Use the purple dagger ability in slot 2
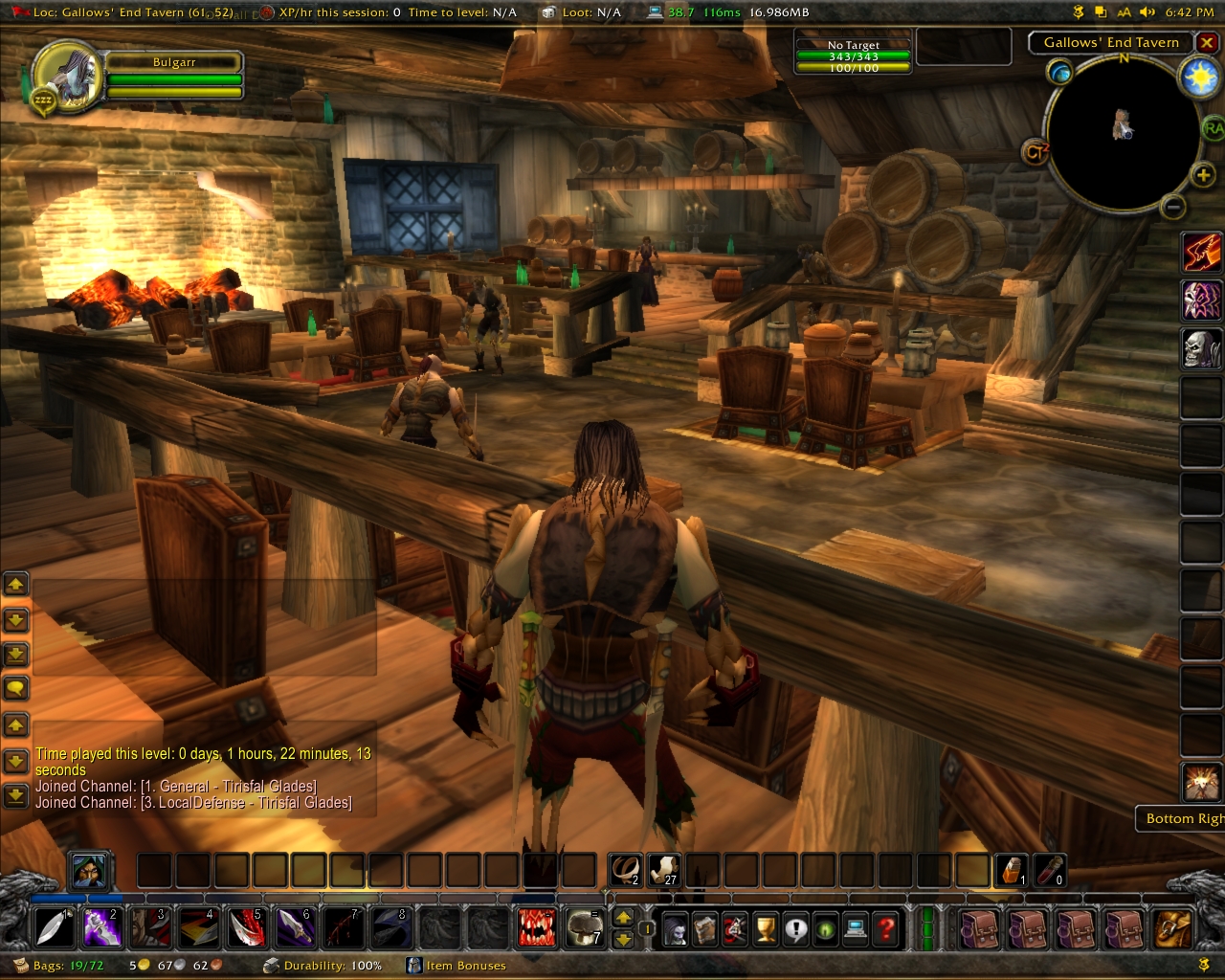This screenshot has width=1225, height=980. (x=101, y=928)
